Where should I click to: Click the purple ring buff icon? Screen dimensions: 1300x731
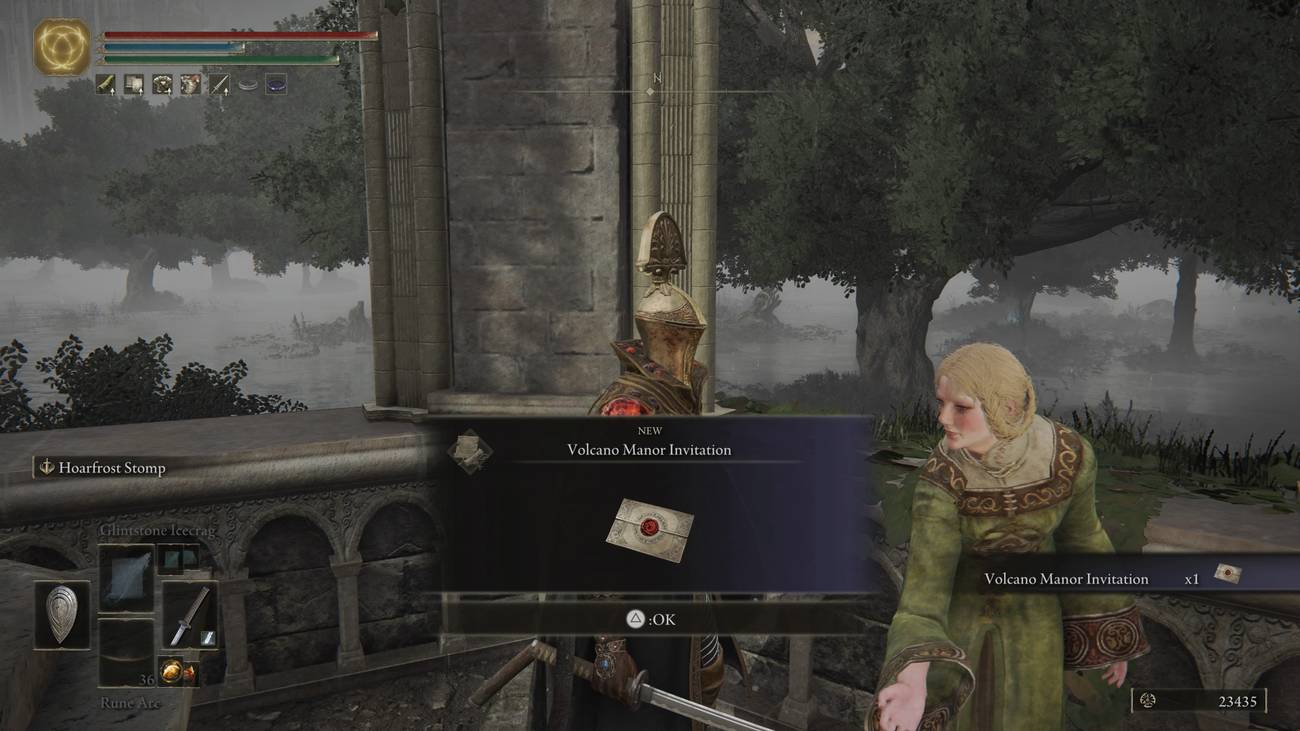277,83
